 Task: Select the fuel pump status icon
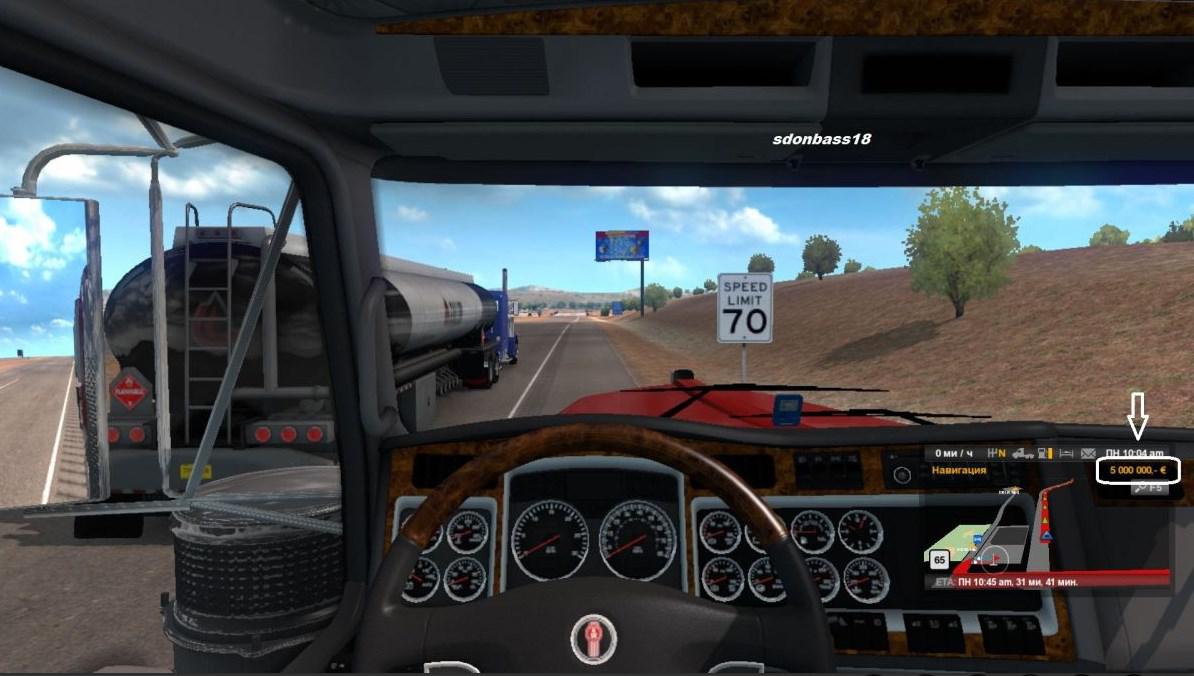1045,453
